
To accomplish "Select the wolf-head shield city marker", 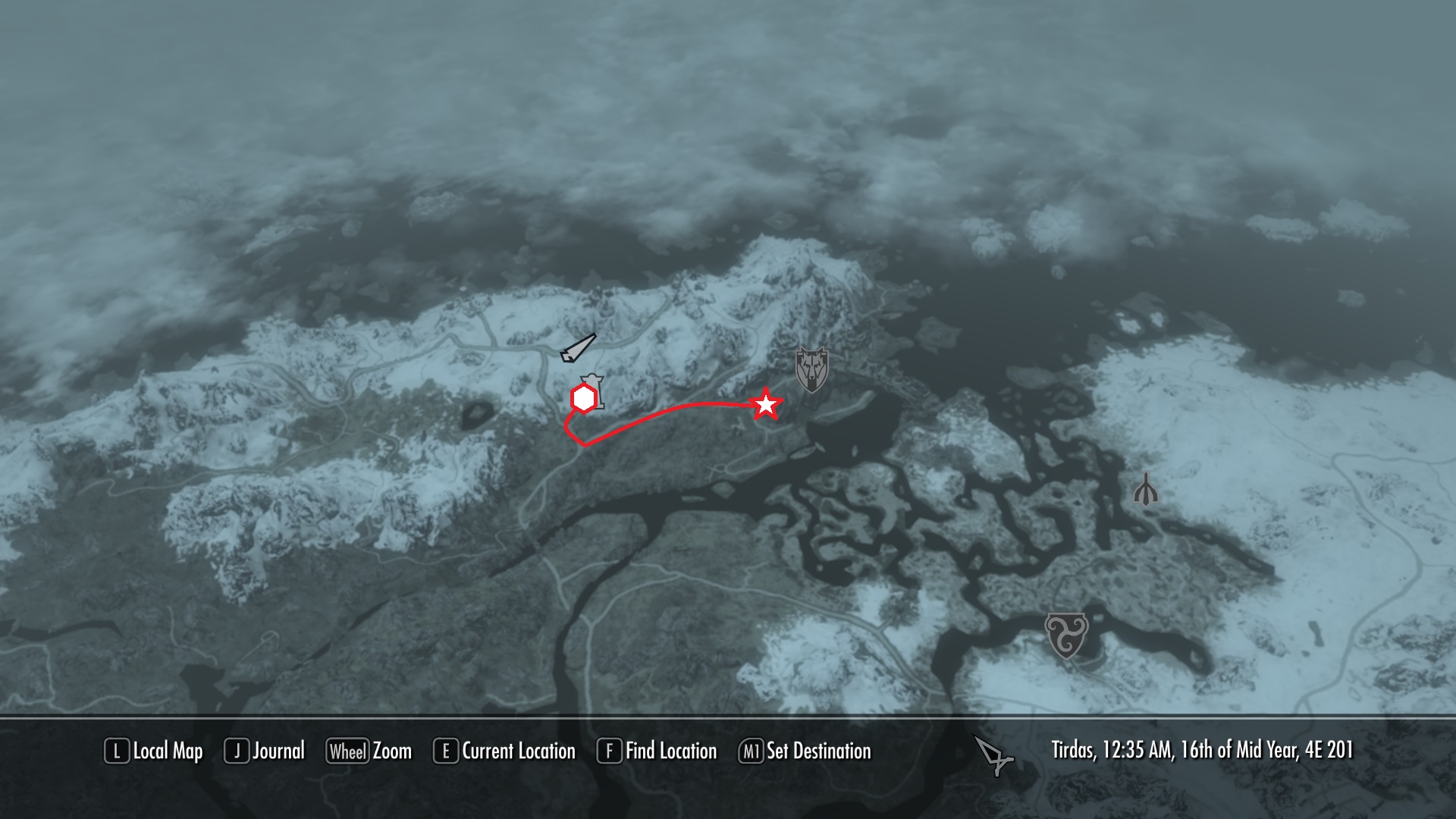I will click(811, 370).
